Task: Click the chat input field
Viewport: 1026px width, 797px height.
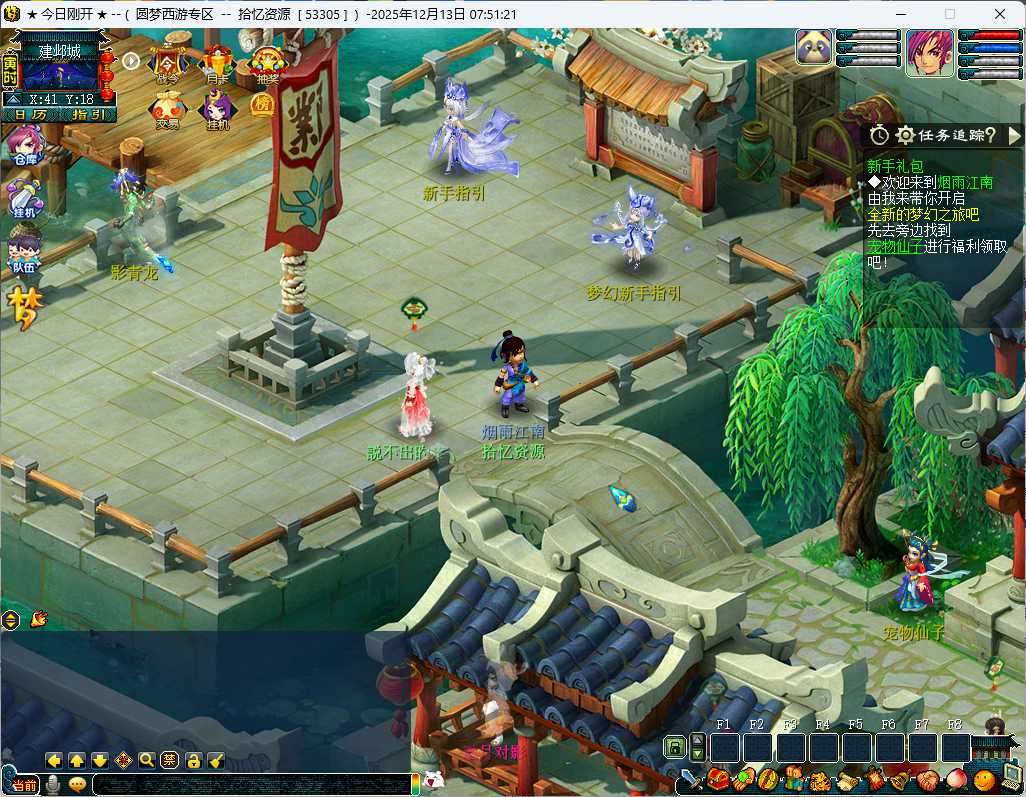Action: tap(250, 785)
